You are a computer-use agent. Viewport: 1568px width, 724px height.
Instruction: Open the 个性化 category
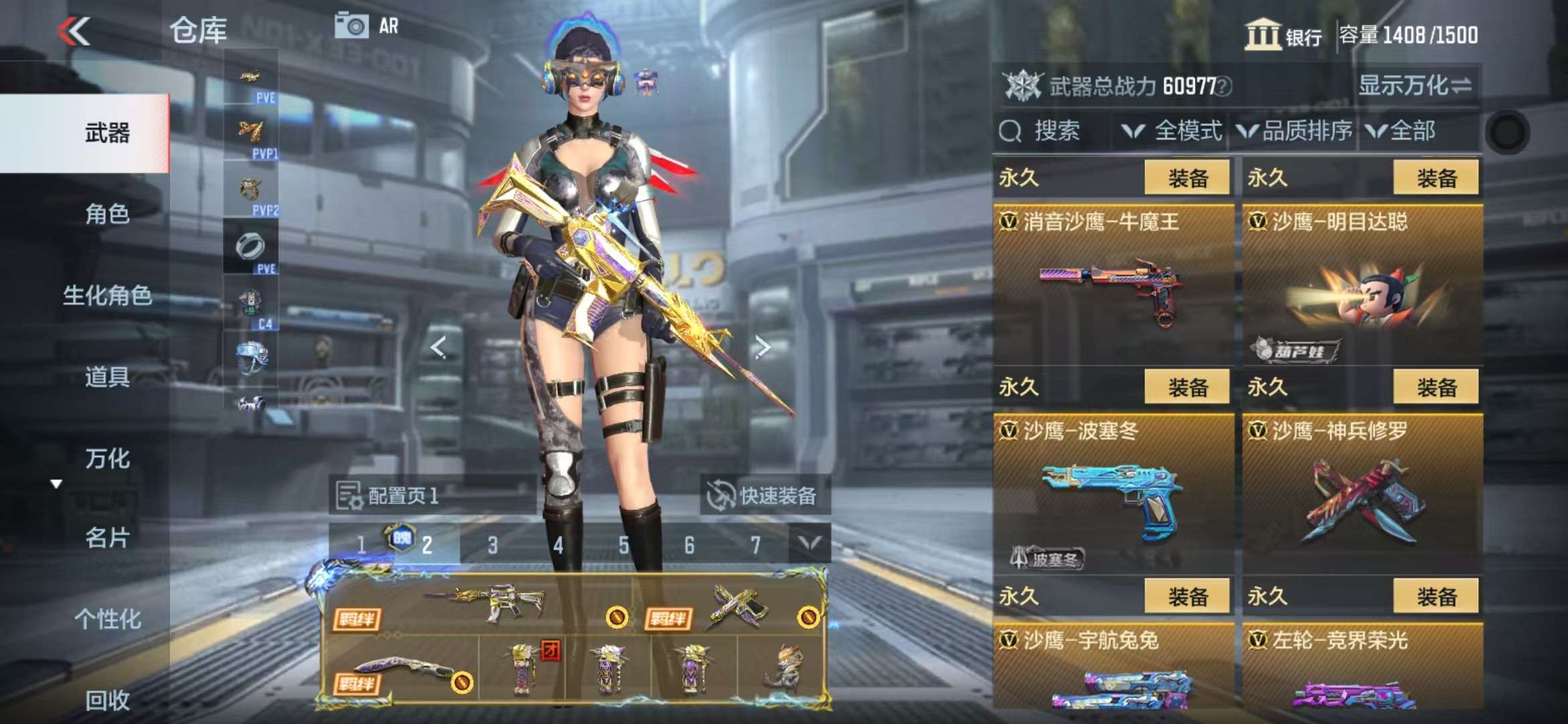tap(107, 619)
